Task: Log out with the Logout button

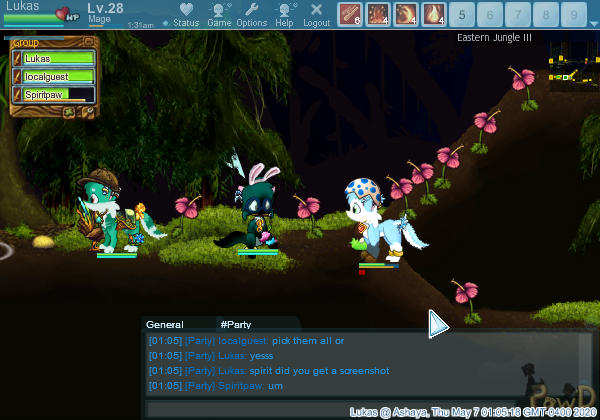Action: click(316, 13)
